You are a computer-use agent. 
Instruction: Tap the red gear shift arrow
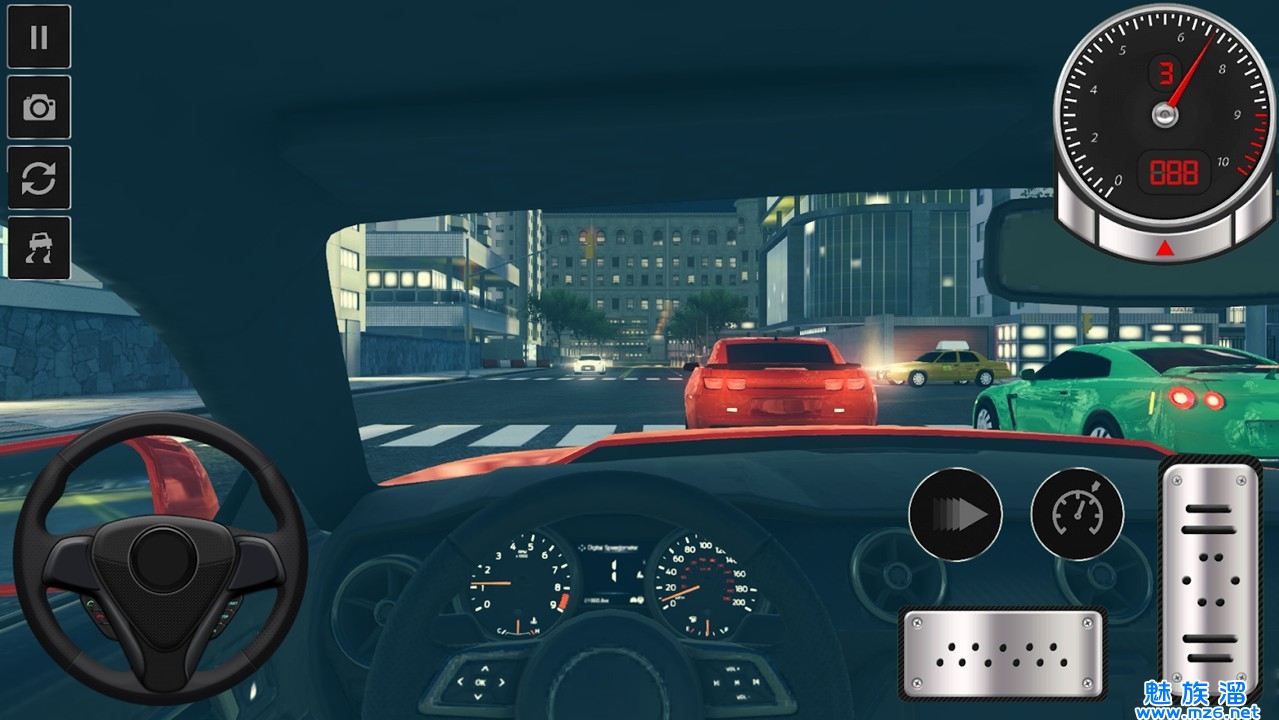tap(1165, 248)
